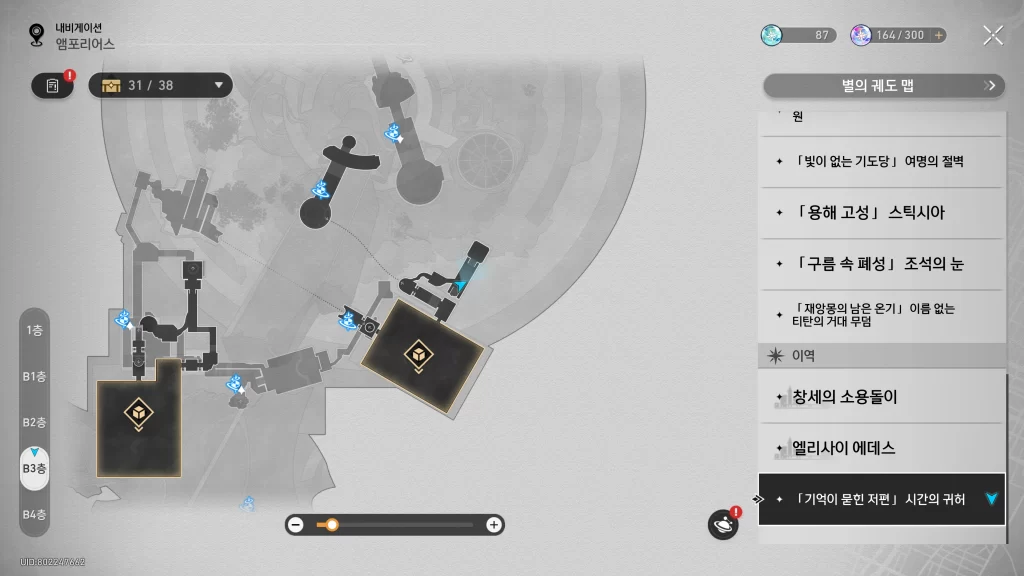The image size is (1024, 576).
Task: Open the planet icon with red alert
Action: pyautogui.click(x=722, y=524)
